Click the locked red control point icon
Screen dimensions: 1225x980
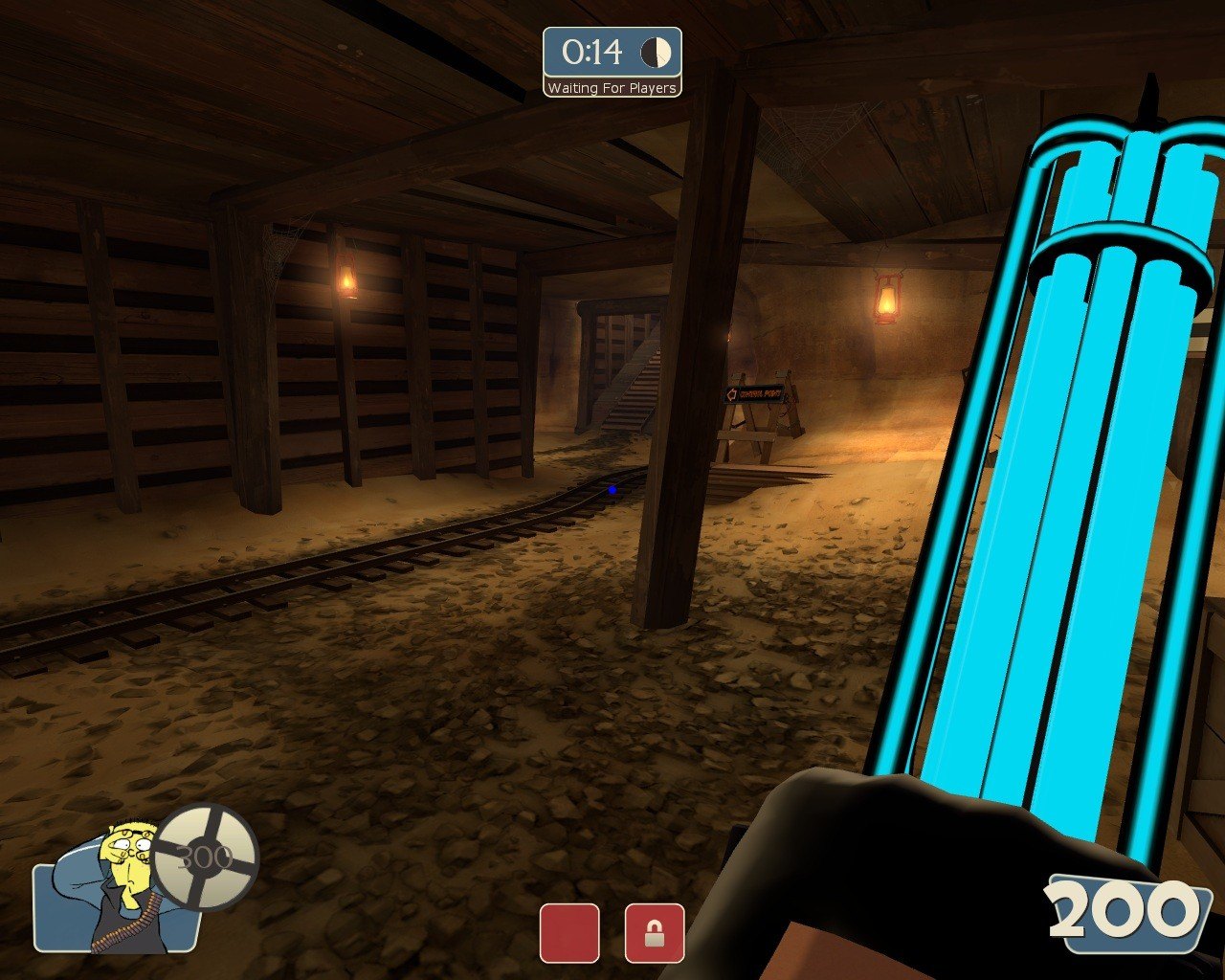[x=655, y=933]
